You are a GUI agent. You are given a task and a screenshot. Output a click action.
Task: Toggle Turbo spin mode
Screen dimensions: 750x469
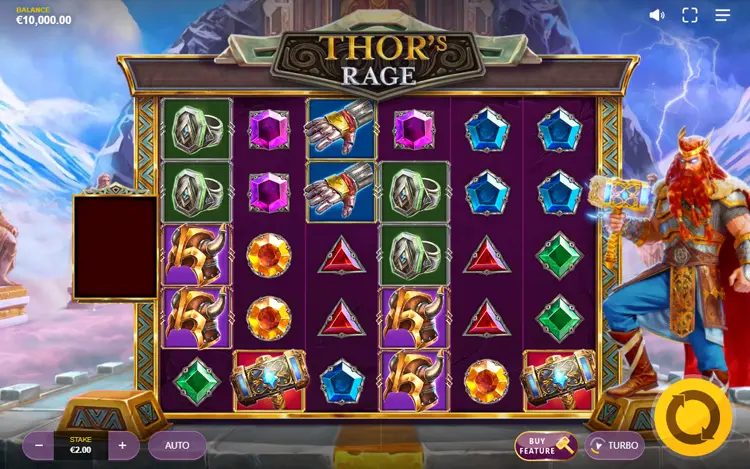(614, 445)
